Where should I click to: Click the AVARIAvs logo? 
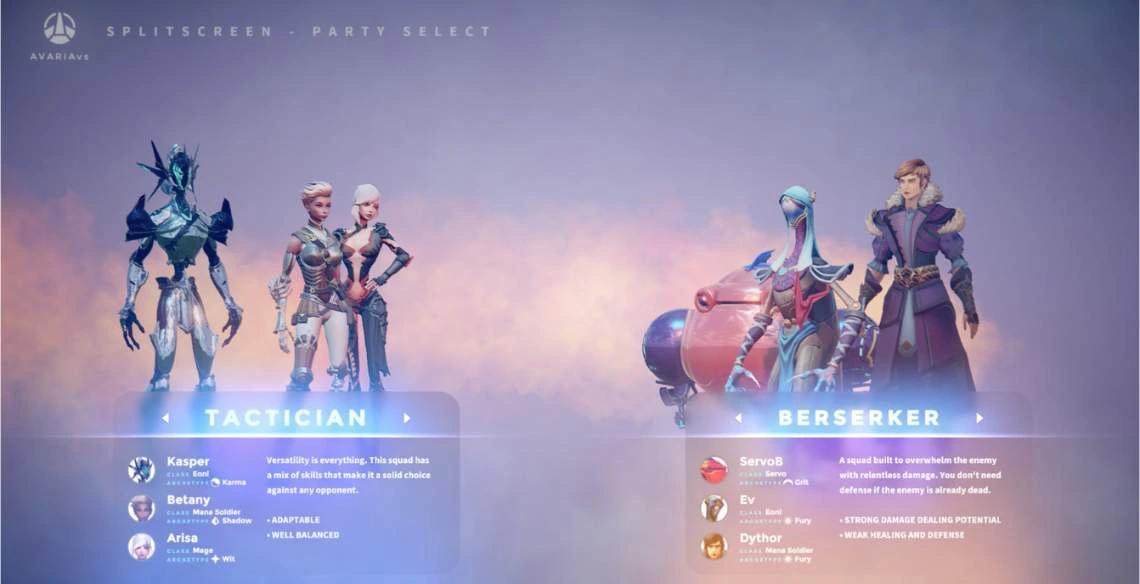(x=59, y=37)
